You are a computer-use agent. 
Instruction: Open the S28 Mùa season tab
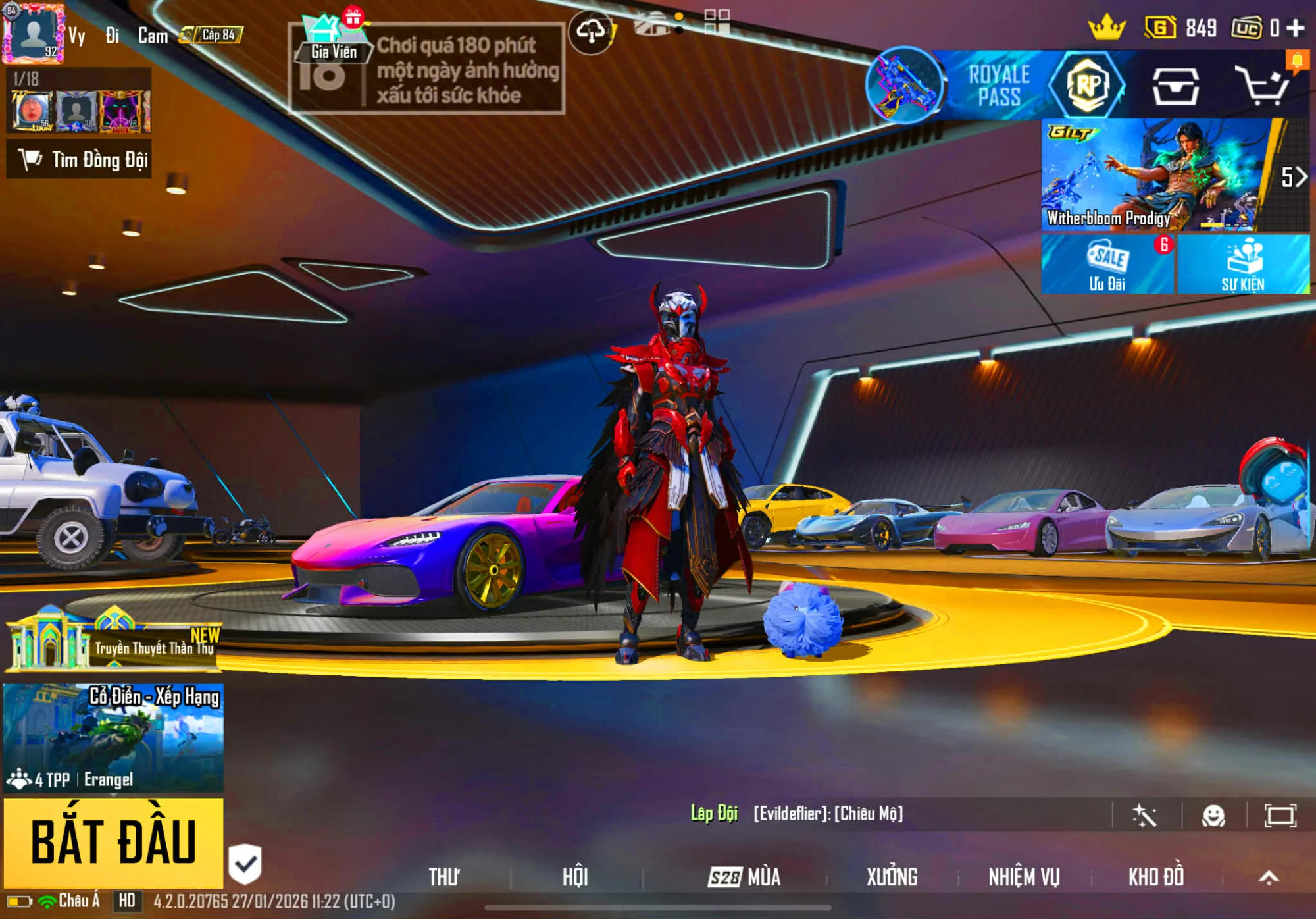(744, 877)
